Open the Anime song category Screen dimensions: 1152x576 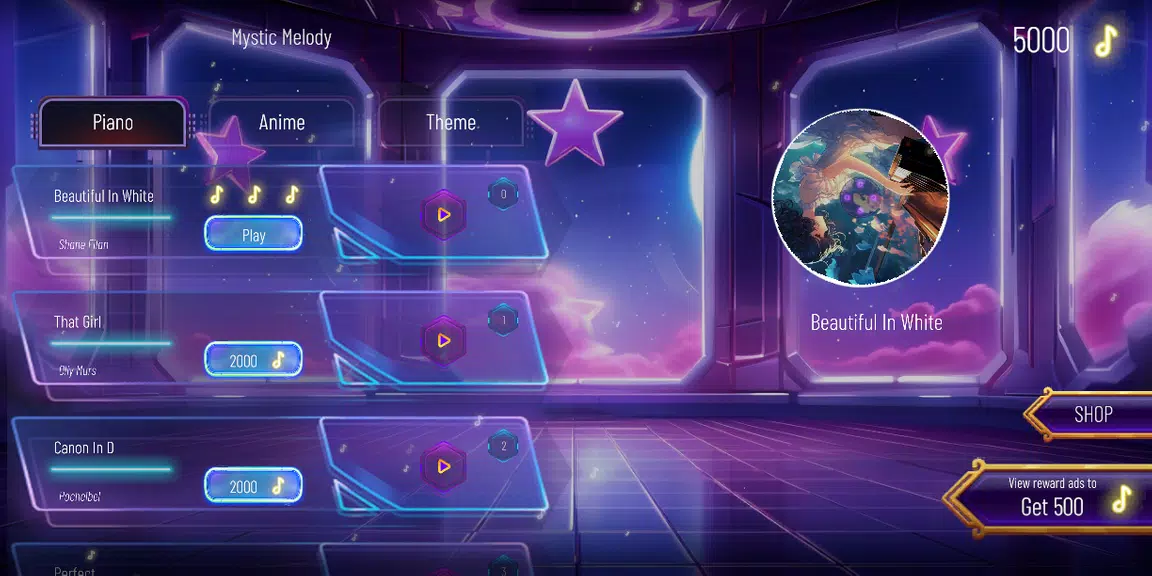281,123
